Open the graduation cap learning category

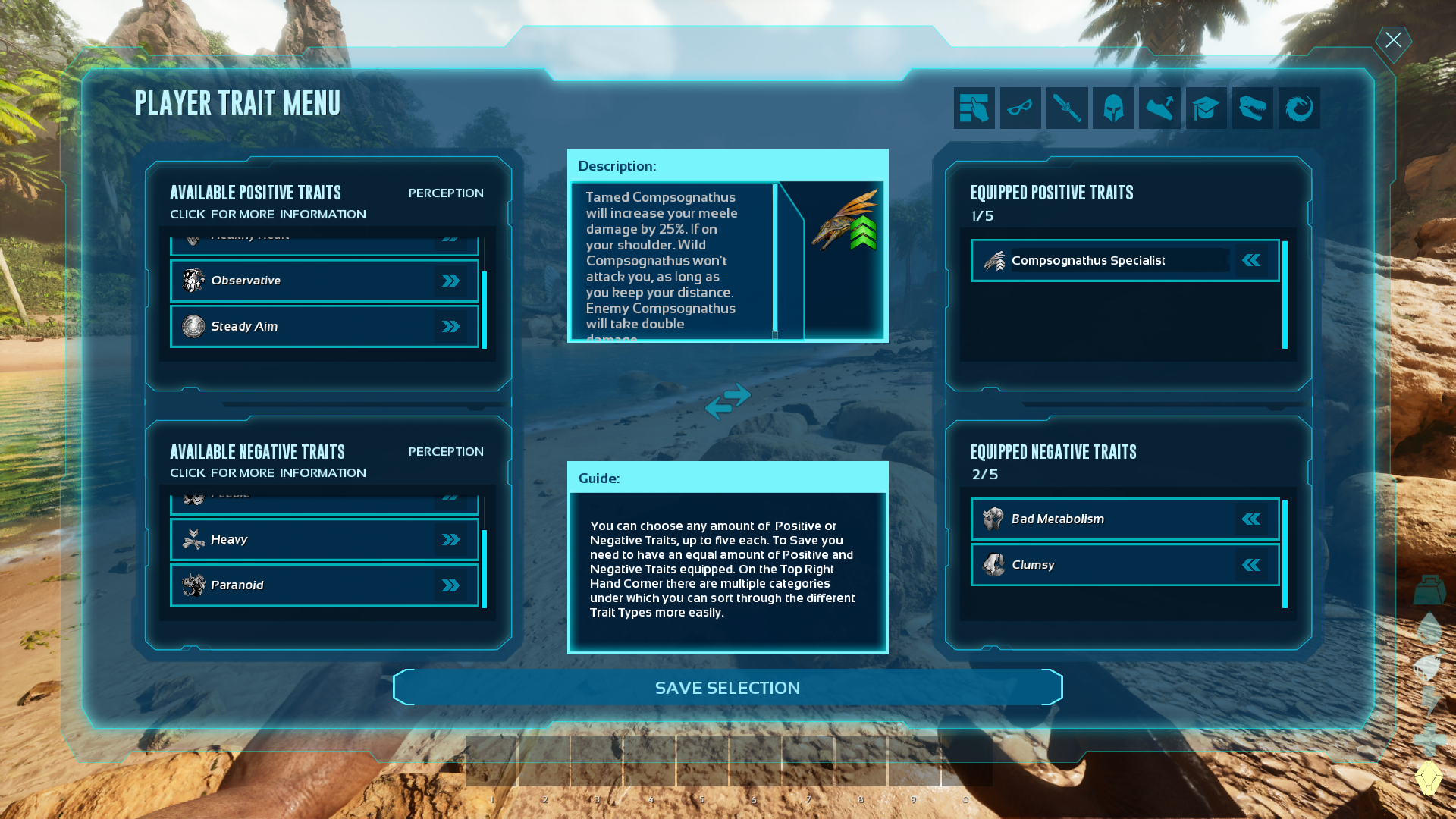click(x=1206, y=108)
